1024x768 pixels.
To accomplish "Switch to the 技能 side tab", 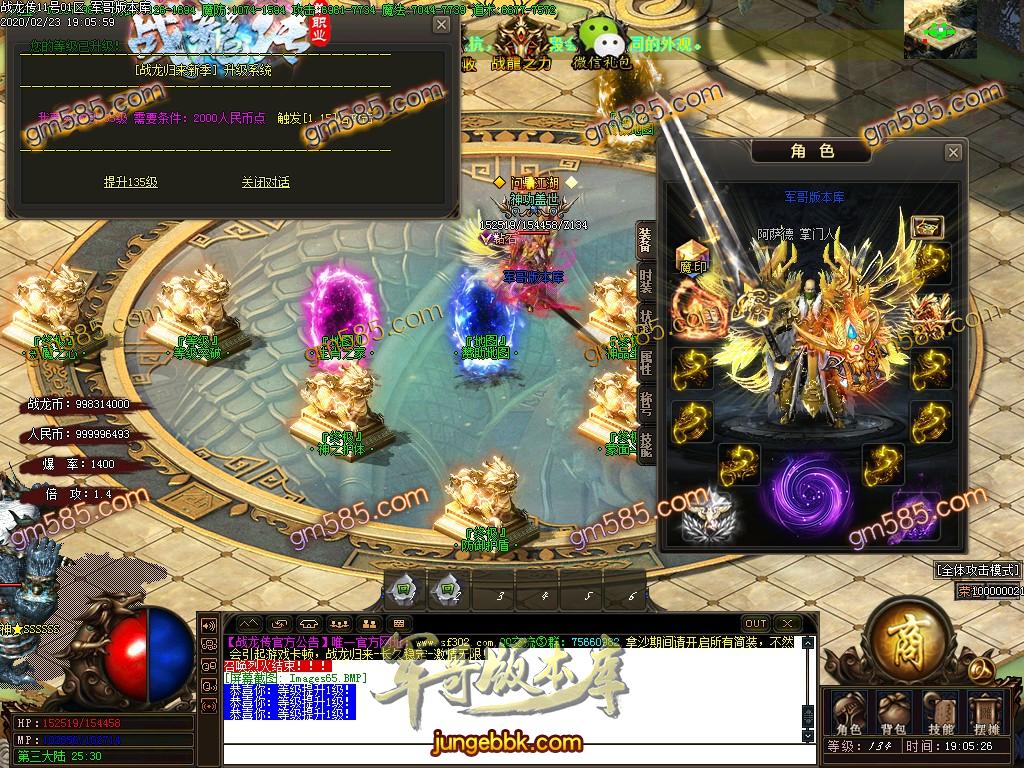I will [645, 443].
